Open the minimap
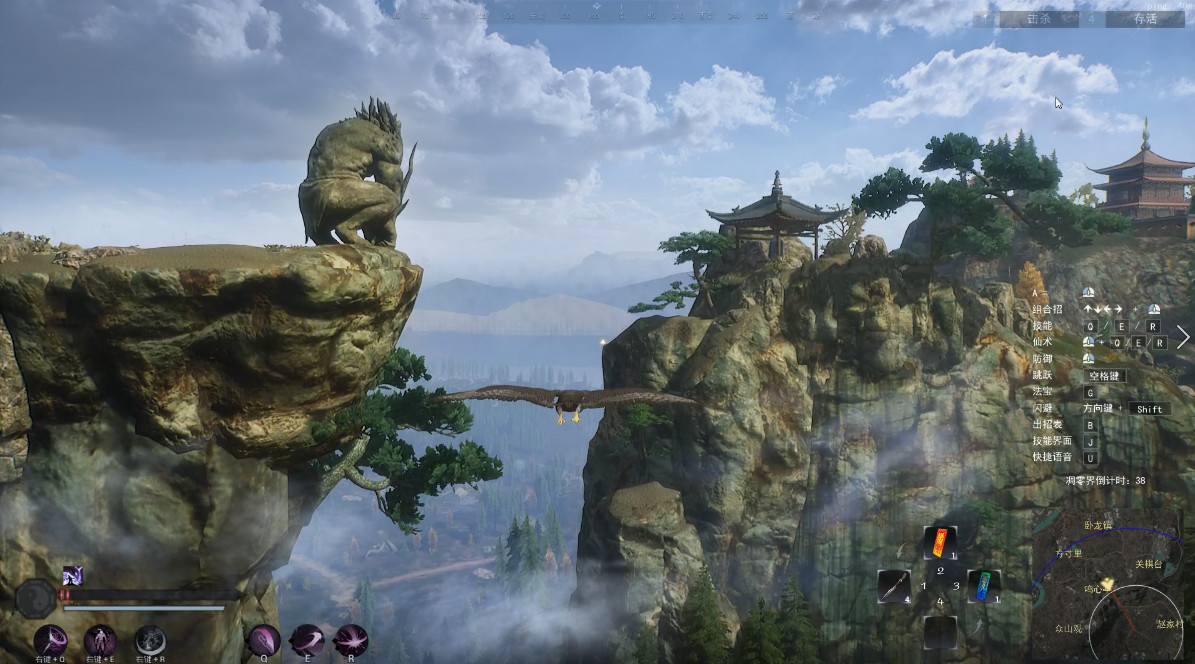The height and width of the screenshot is (664, 1195). (1108, 585)
